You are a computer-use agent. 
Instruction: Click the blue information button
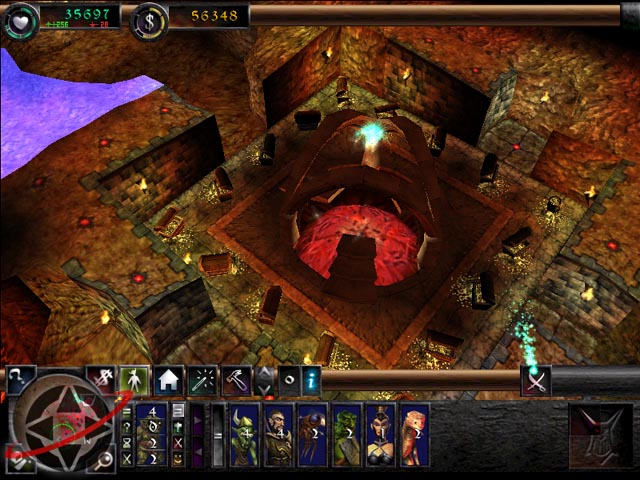[311, 380]
